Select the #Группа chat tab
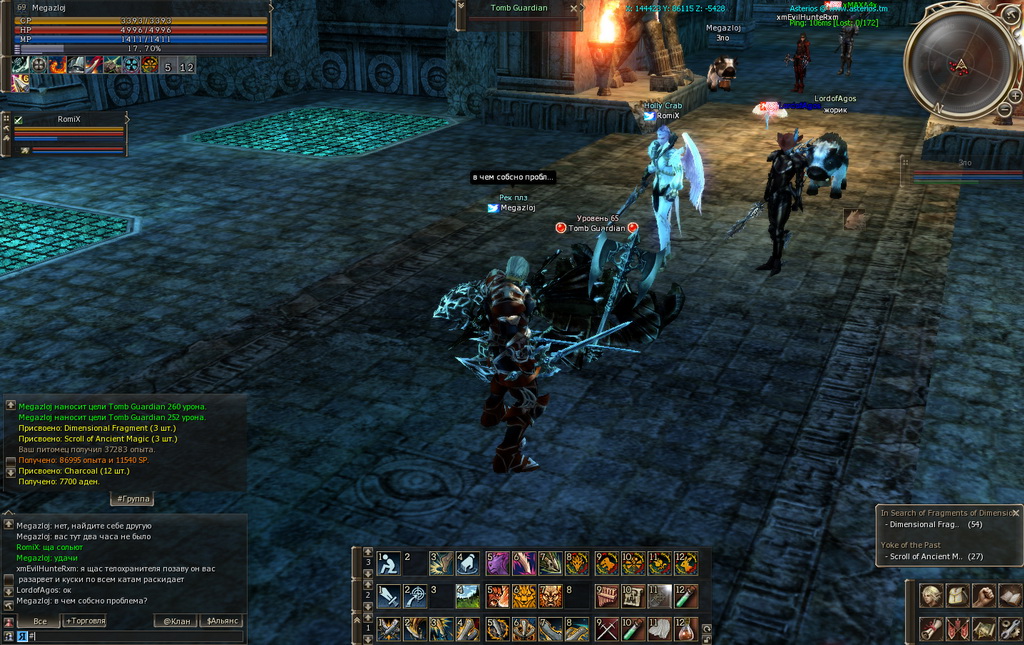 (x=131, y=498)
